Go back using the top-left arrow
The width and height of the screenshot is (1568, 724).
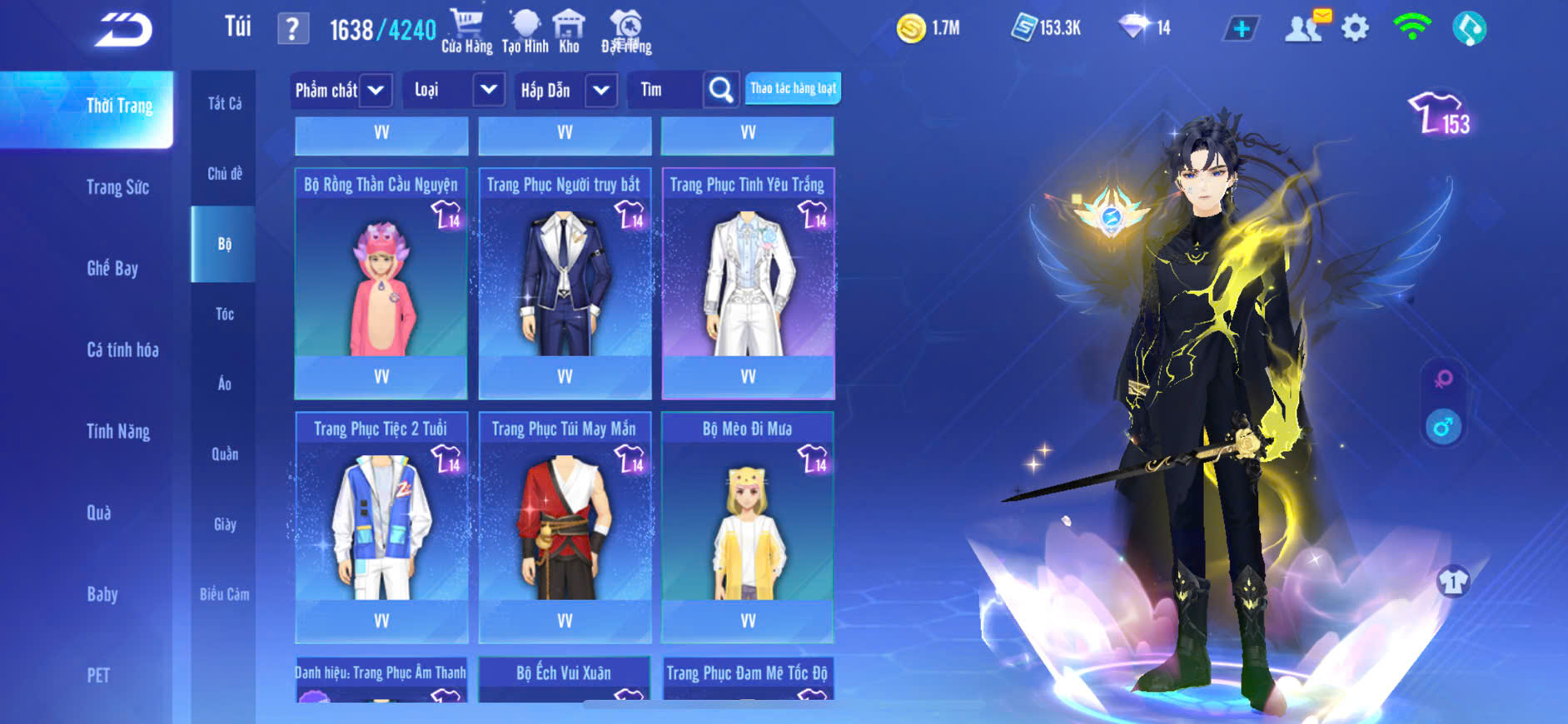click(x=123, y=31)
